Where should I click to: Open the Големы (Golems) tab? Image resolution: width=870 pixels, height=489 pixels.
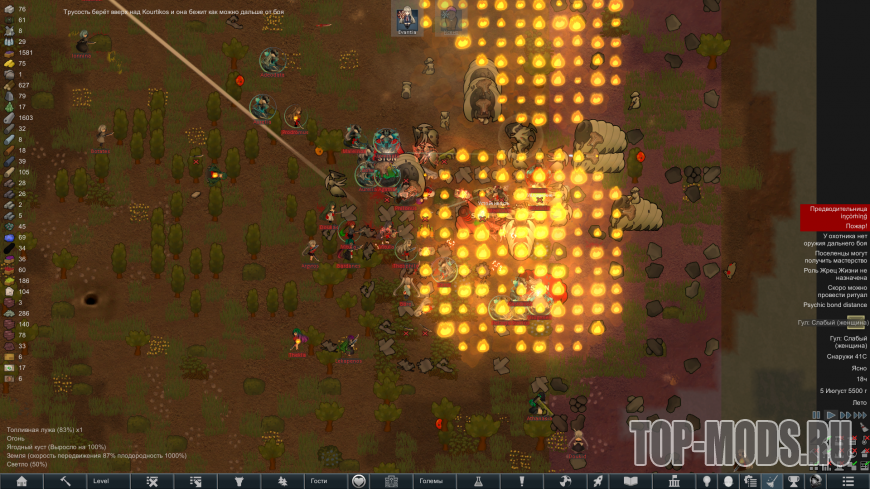coord(431,481)
